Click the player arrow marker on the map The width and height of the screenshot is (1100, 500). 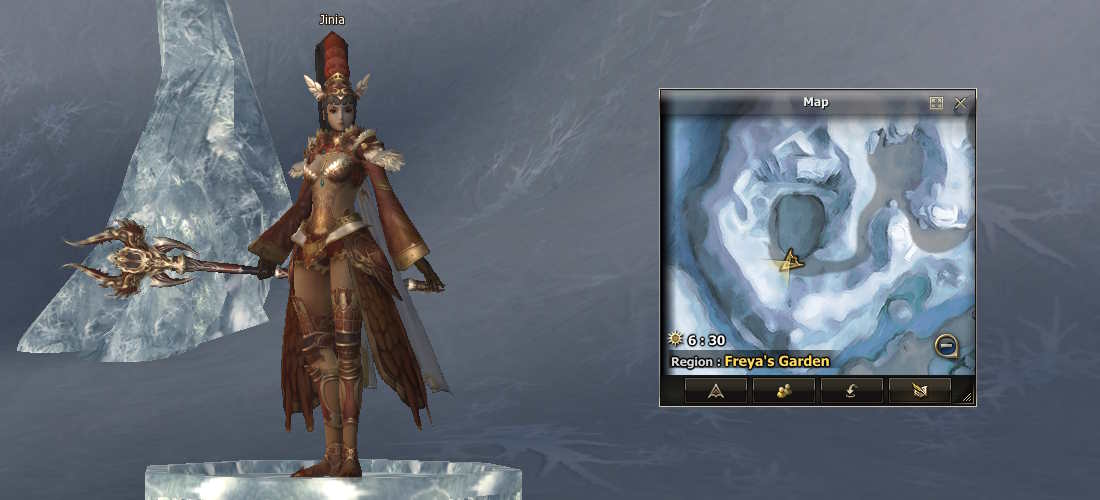point(791,262)
